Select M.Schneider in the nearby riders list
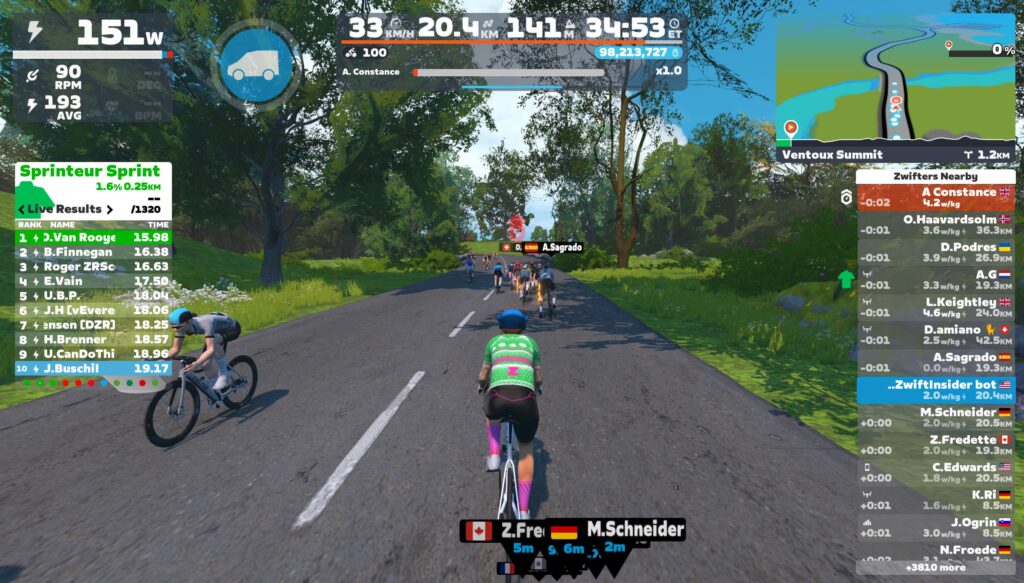 (935, 417)
